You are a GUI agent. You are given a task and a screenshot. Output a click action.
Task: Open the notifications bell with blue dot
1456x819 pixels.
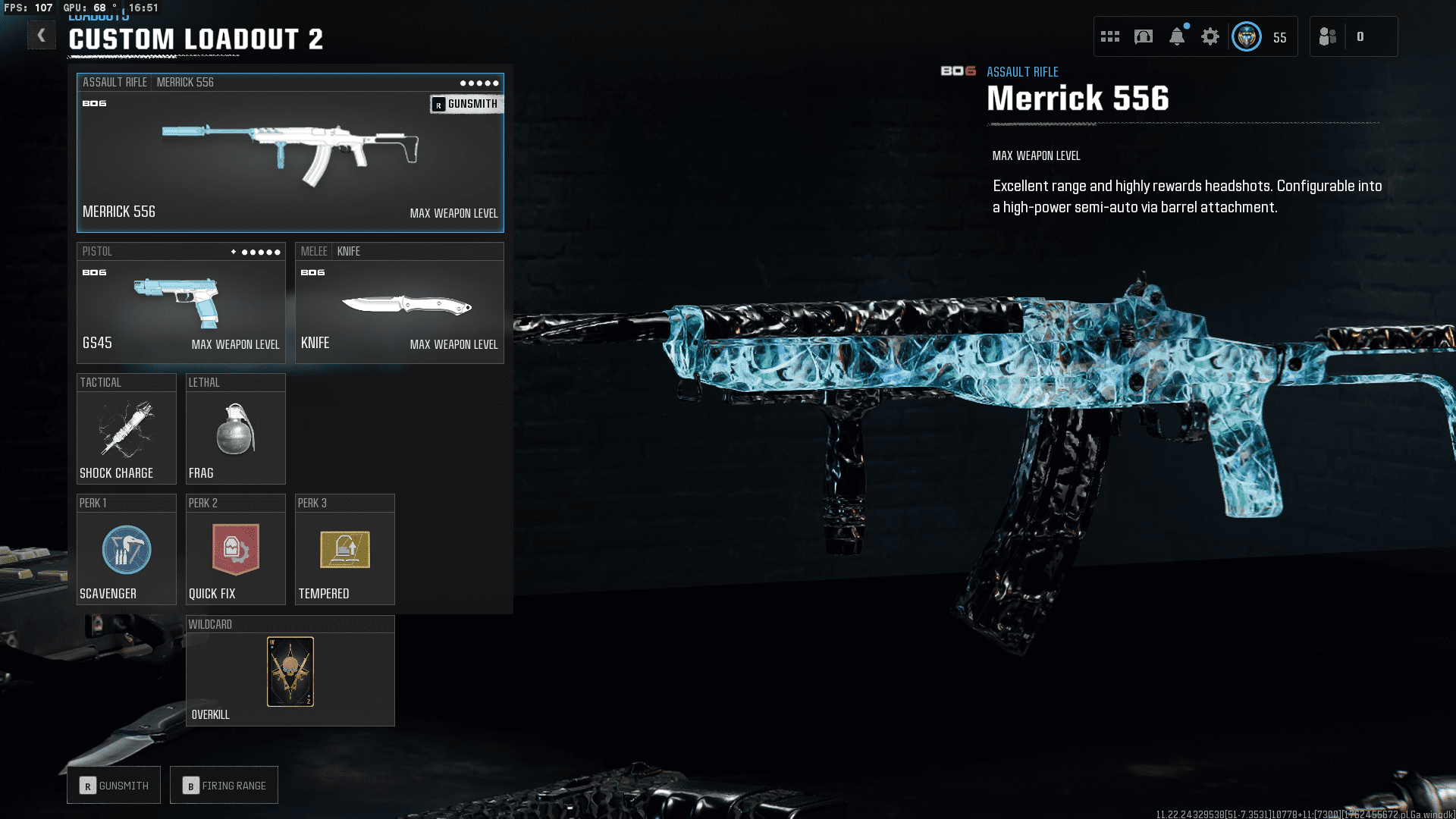[1177, 36]
